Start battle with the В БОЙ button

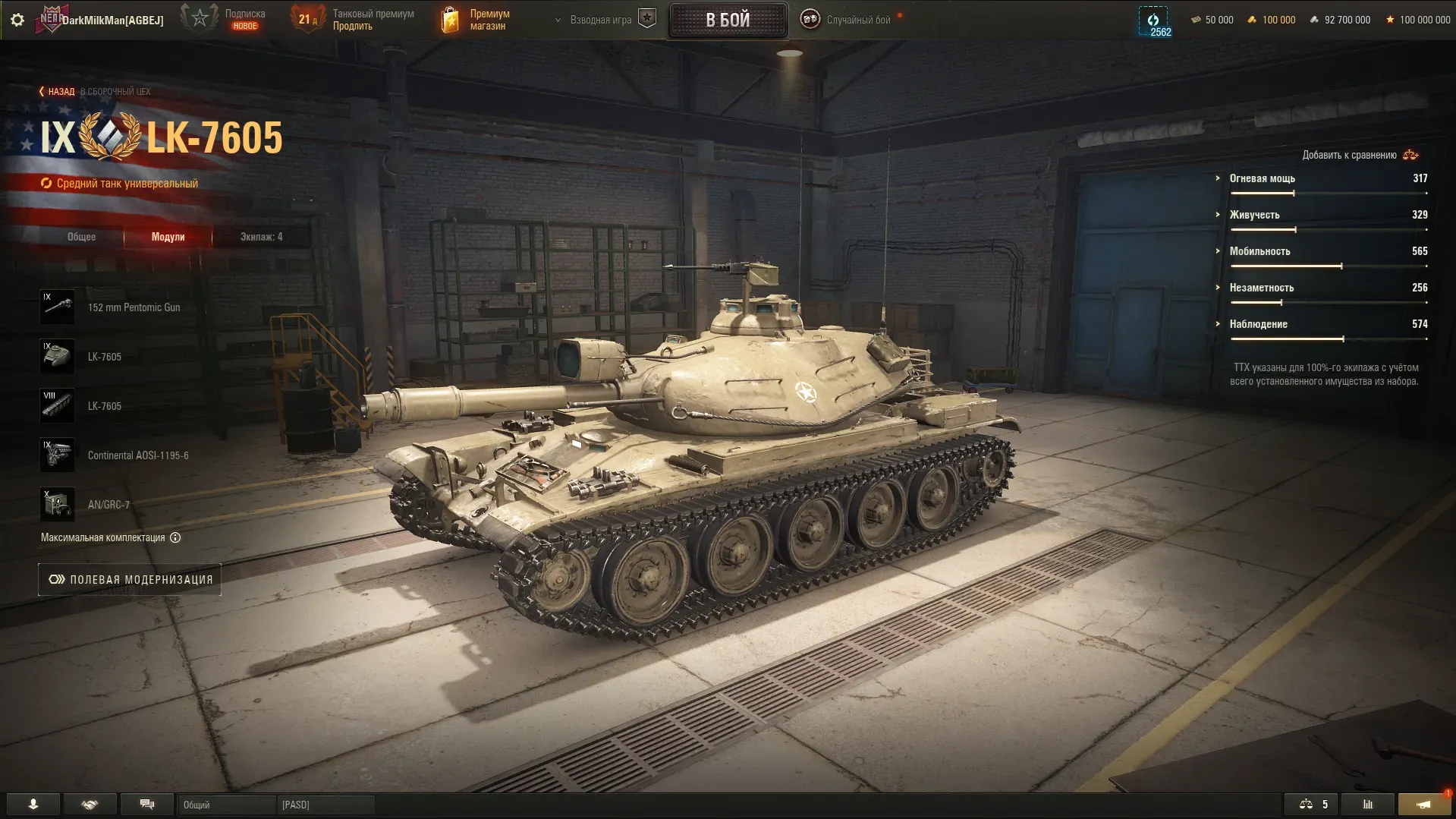click(728, 20)
